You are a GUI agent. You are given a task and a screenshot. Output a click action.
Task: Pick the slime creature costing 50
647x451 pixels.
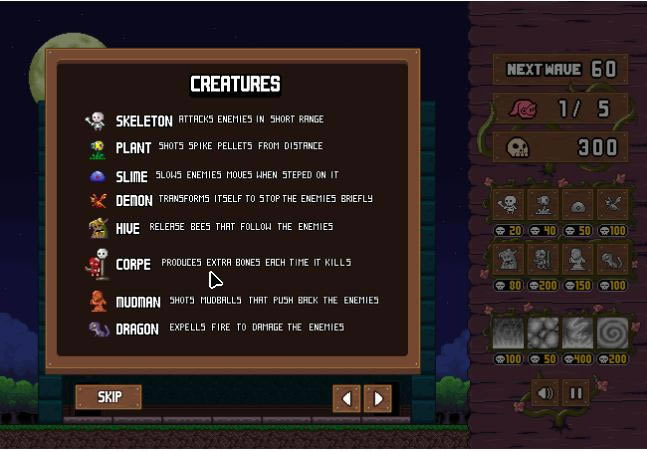click(x=578, y=205)
